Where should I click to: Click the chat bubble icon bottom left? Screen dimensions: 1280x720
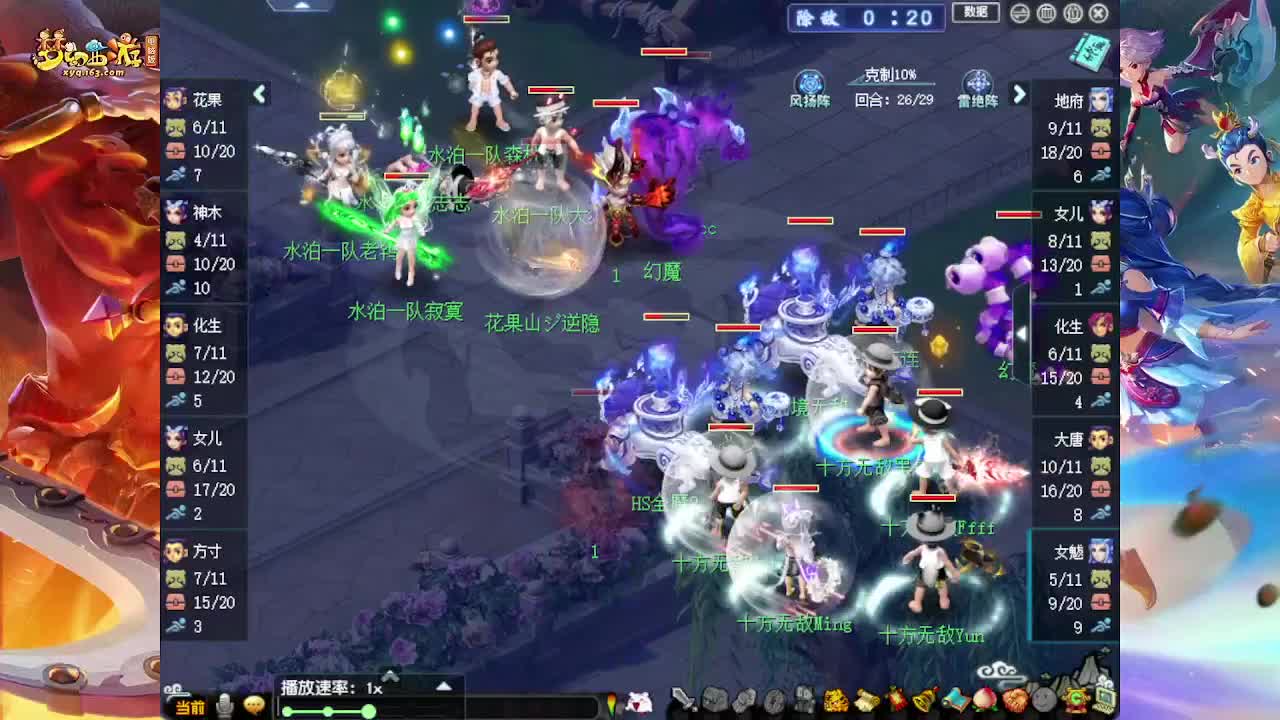click(x=254, y=705)
